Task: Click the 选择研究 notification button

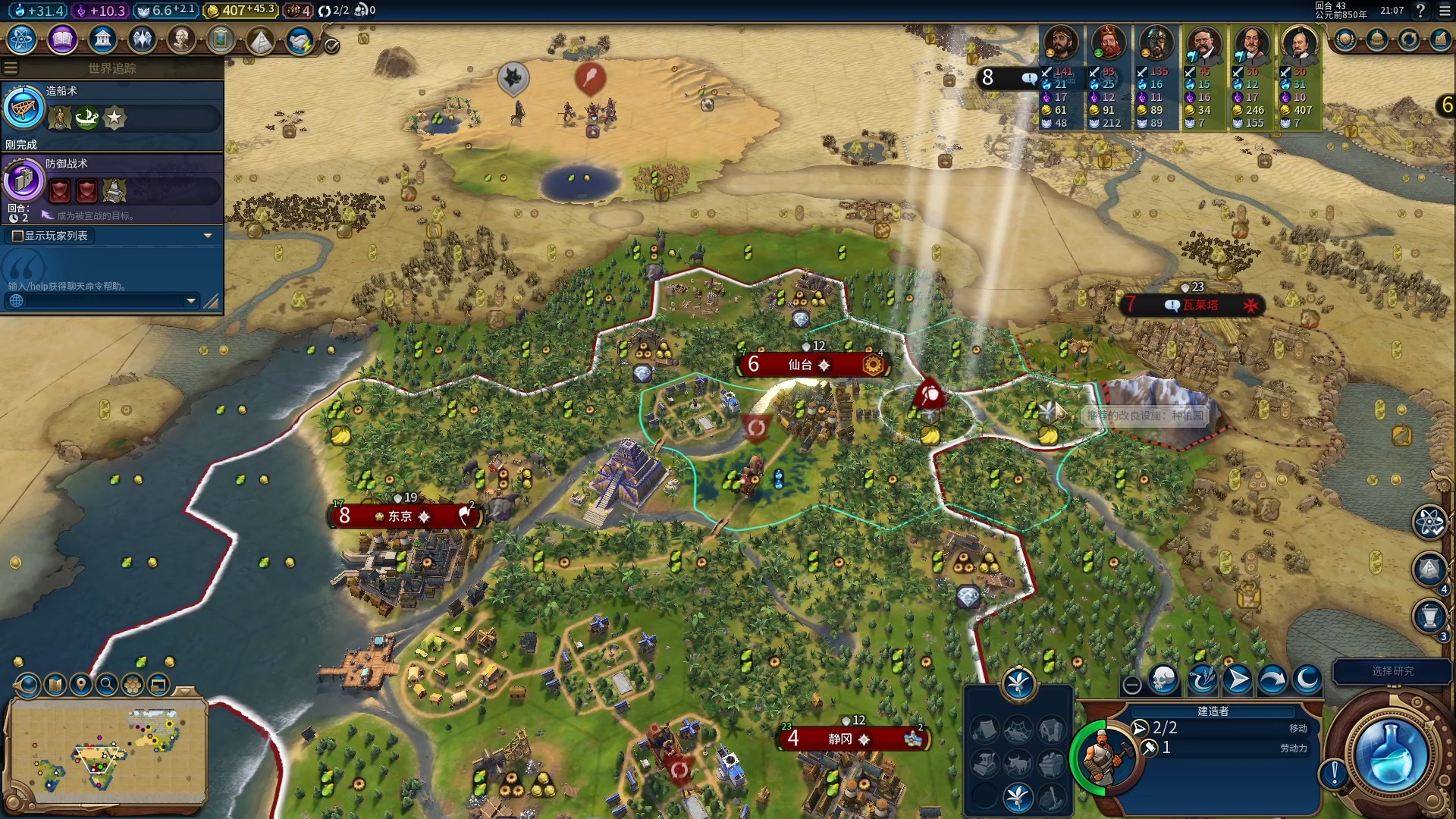Action: click(x=1392, y=671)
